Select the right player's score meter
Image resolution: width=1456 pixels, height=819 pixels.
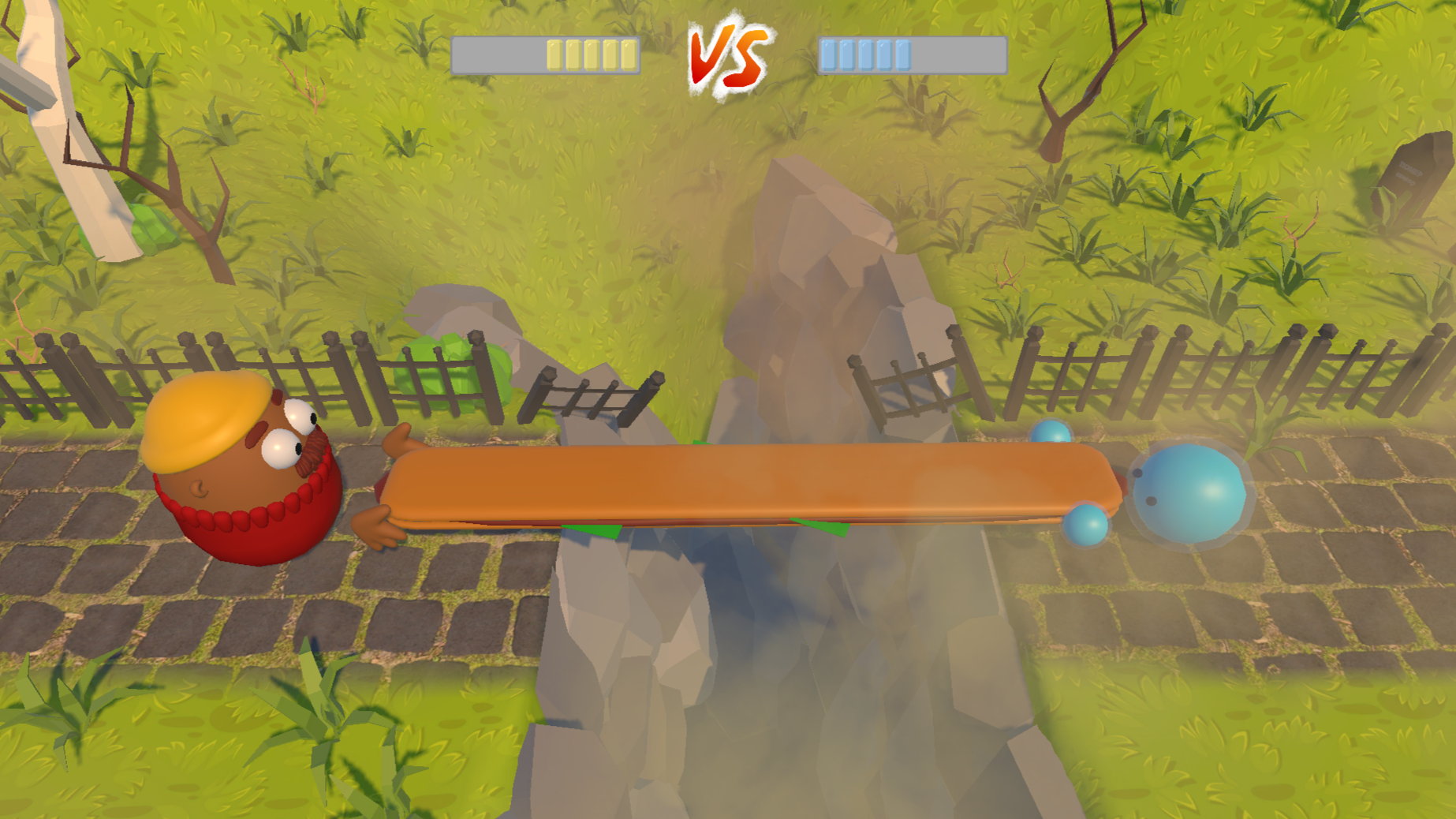pos(911,54)
